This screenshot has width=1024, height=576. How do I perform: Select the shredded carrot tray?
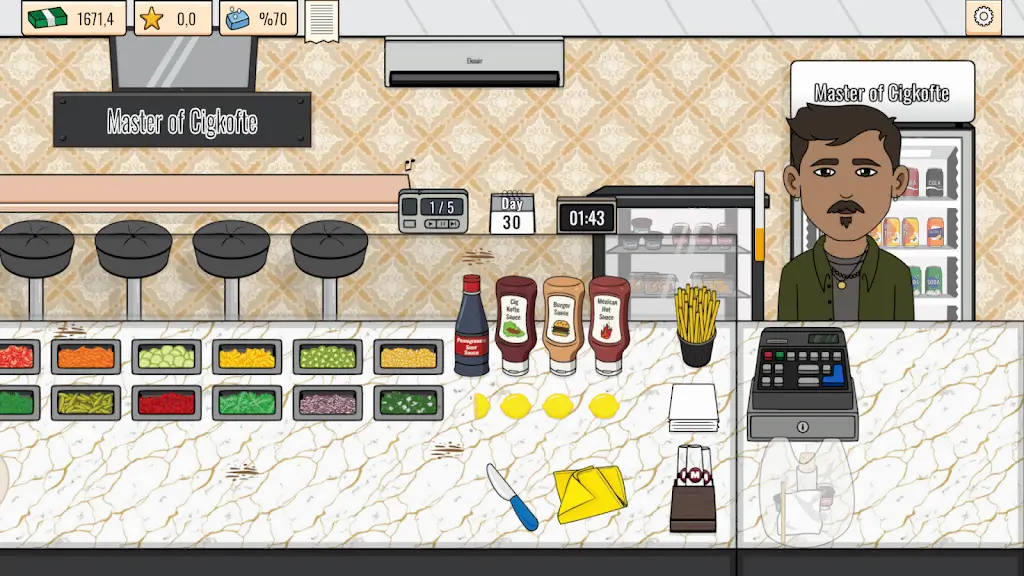pos(86,356)
